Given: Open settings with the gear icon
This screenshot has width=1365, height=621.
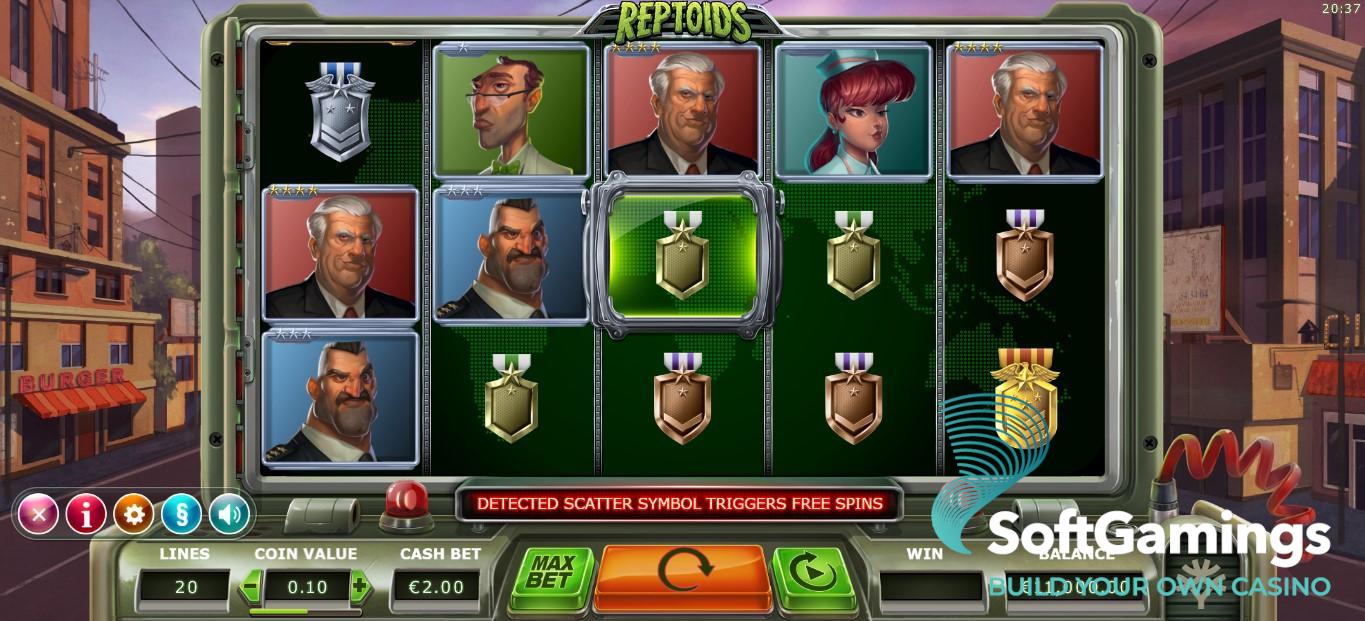Looking at the screenshot, I should 134,514.
